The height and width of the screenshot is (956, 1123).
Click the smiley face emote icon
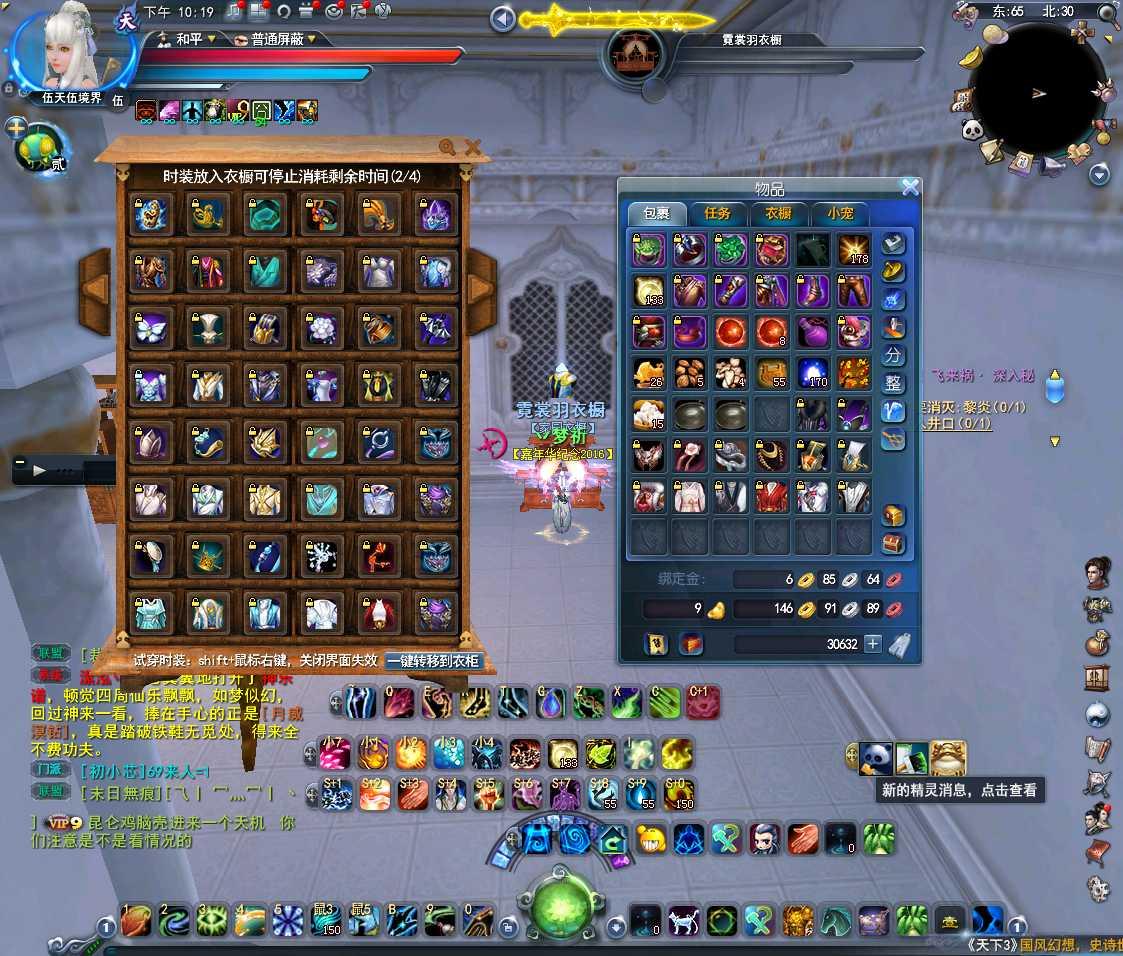pyautogui.click(x=651, y=838)
